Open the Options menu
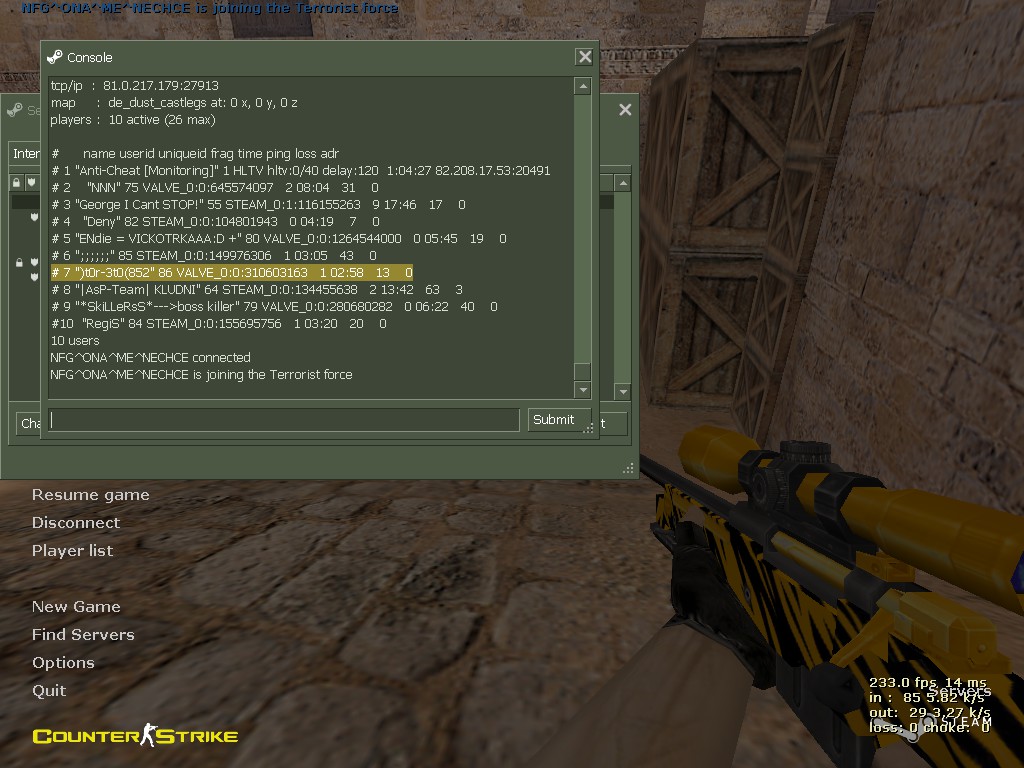Viewport: 1024px width, 768px height. tap(63, 663)
